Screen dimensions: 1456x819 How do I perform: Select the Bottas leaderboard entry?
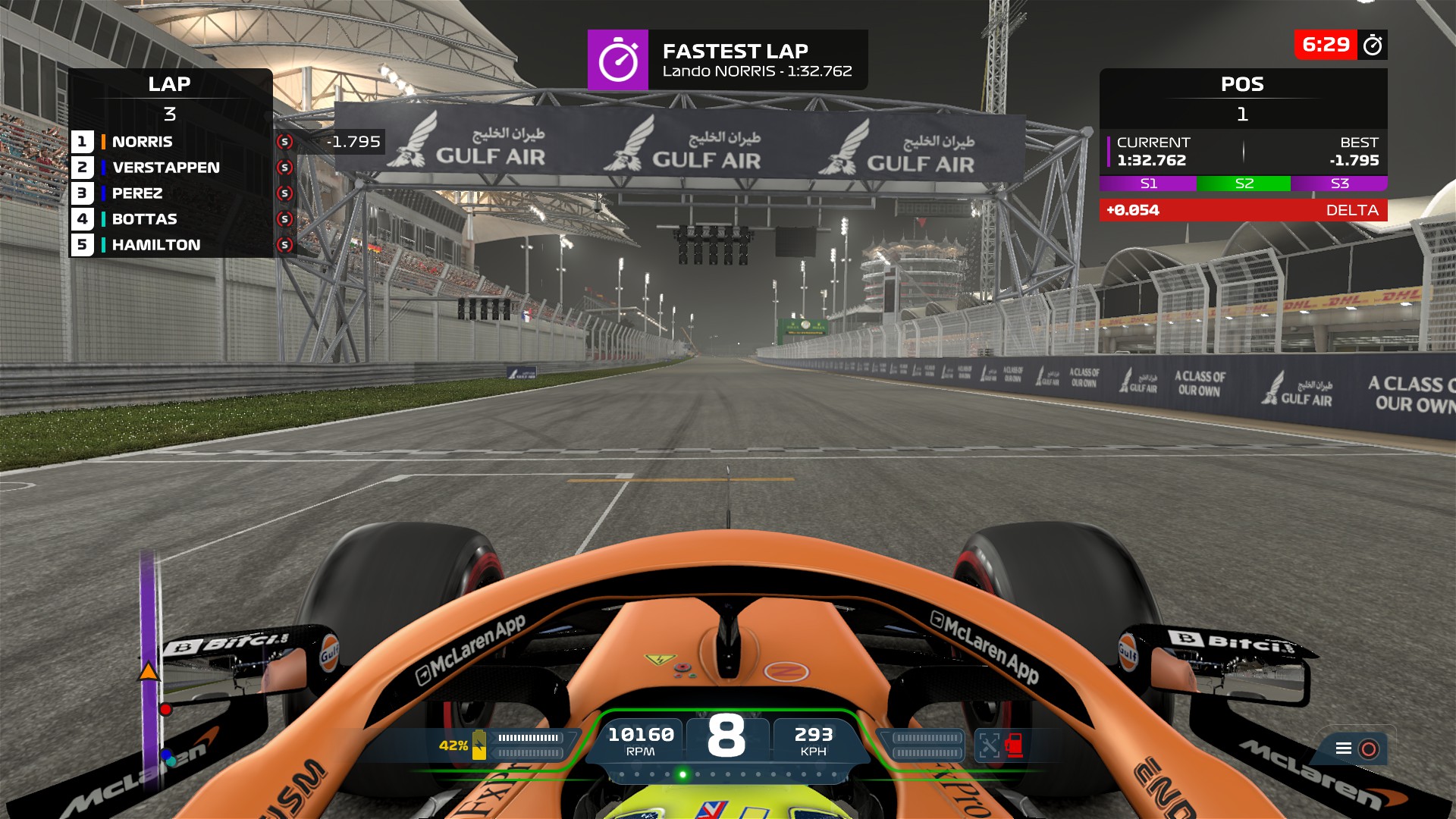(x=144, y=219)
